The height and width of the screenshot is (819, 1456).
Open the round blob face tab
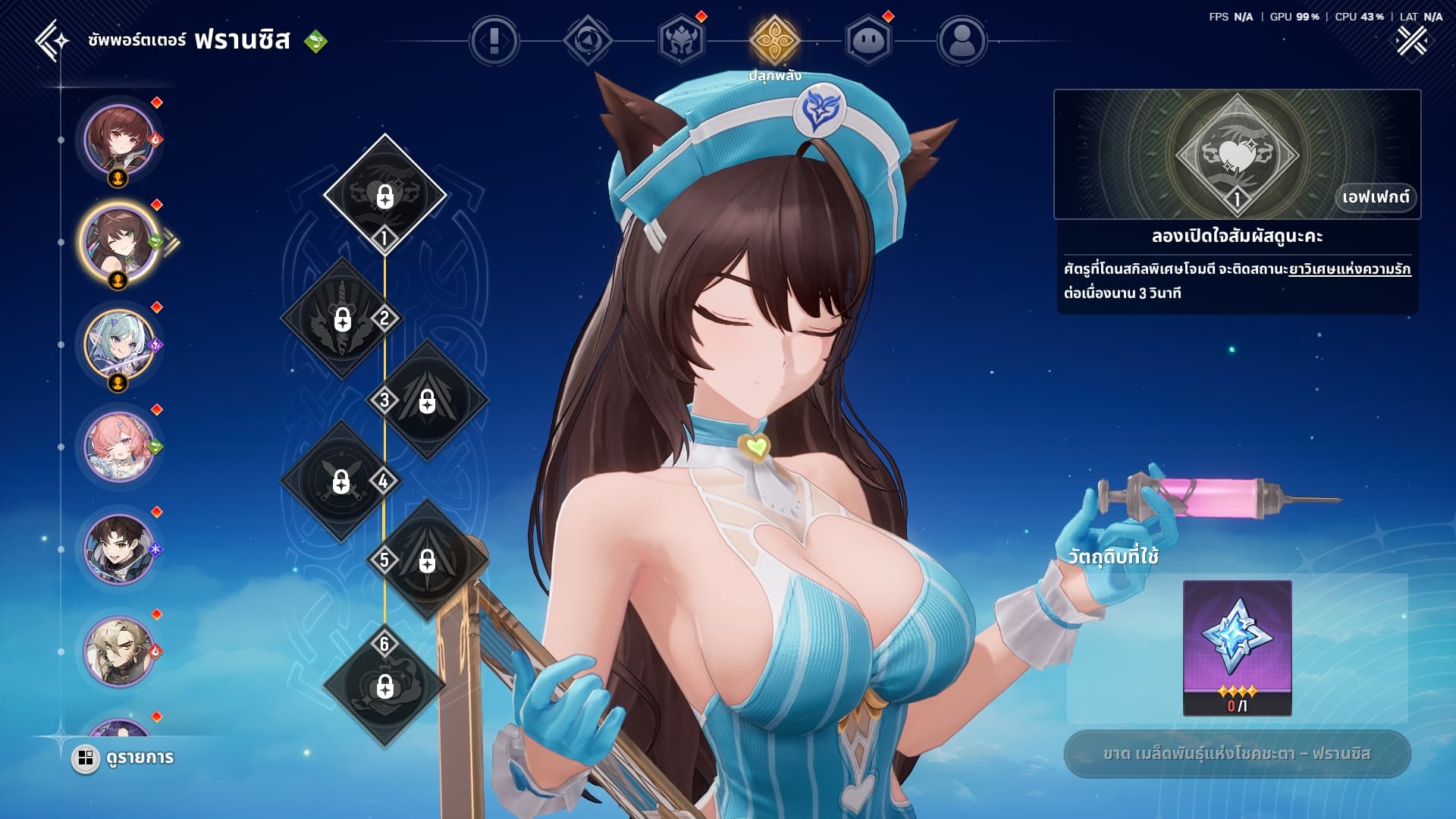[868, 40]
